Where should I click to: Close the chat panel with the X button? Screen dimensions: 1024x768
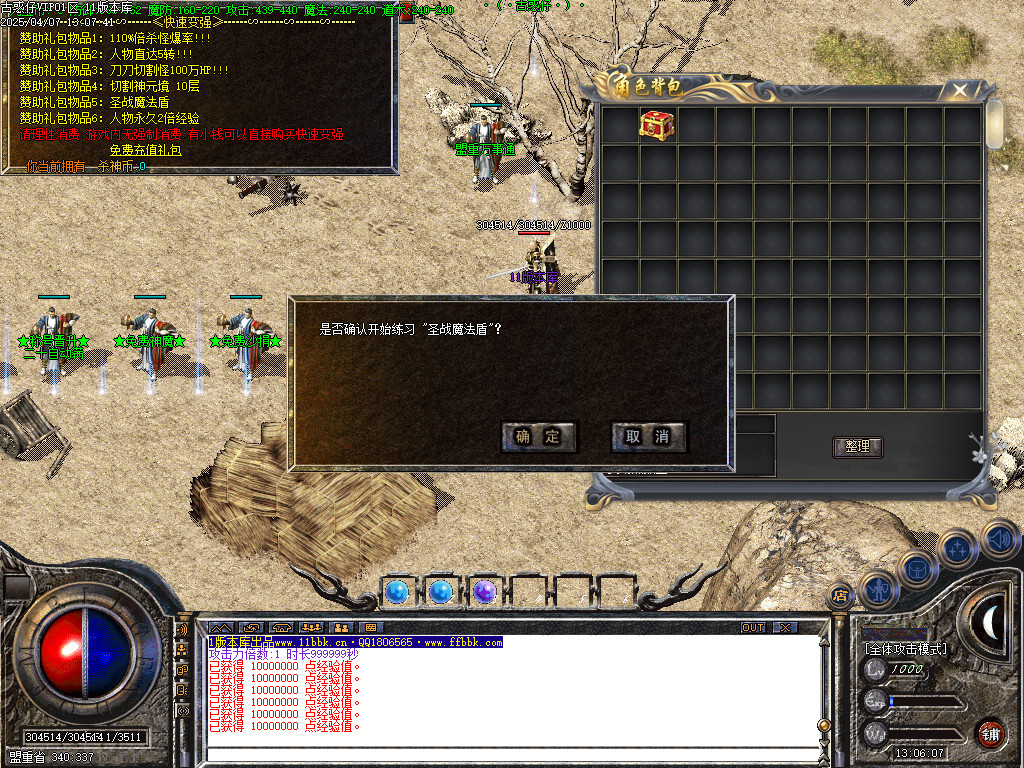click(x=785, y=627)
